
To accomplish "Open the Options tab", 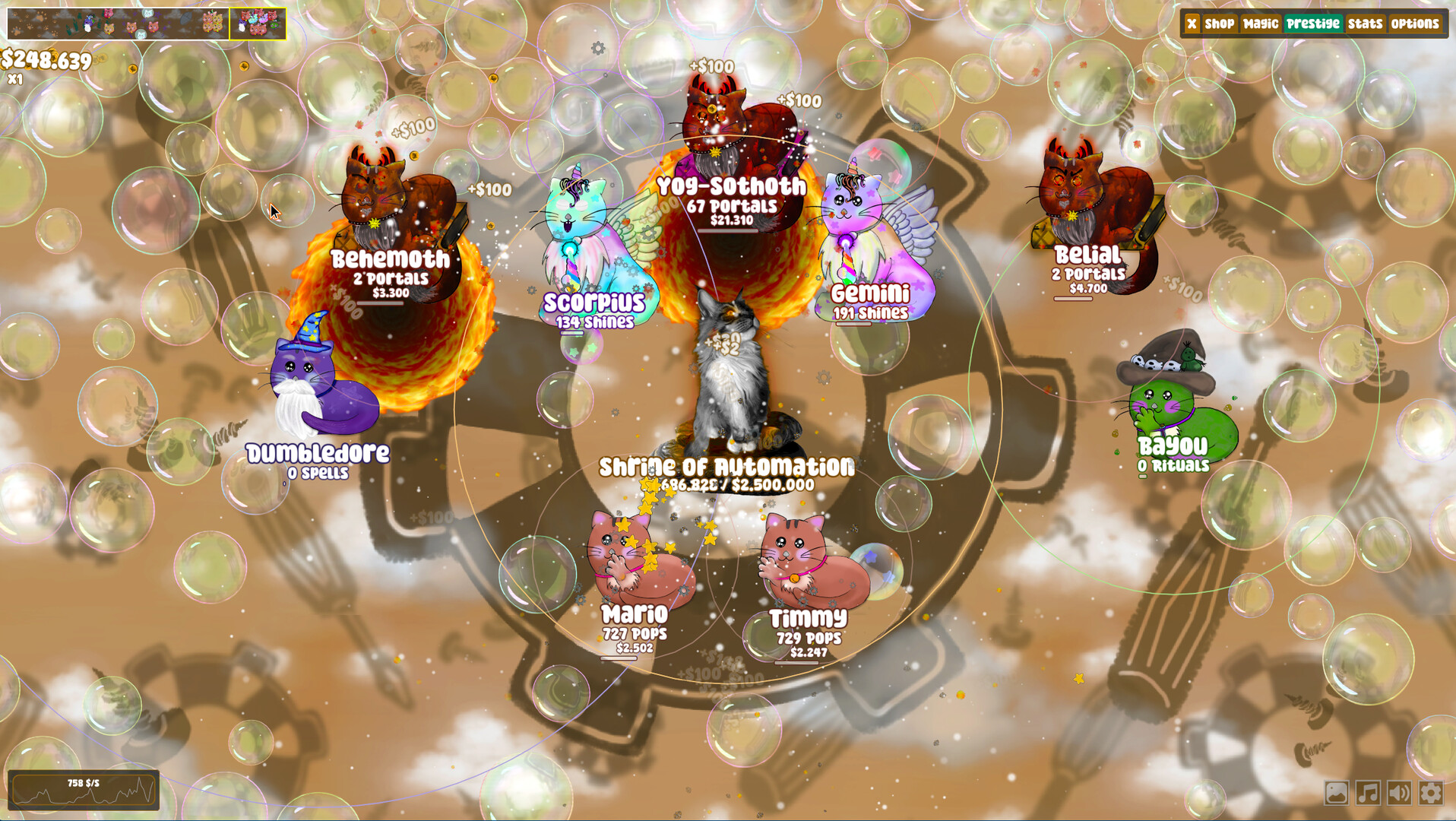I will tap(1415, 24).
